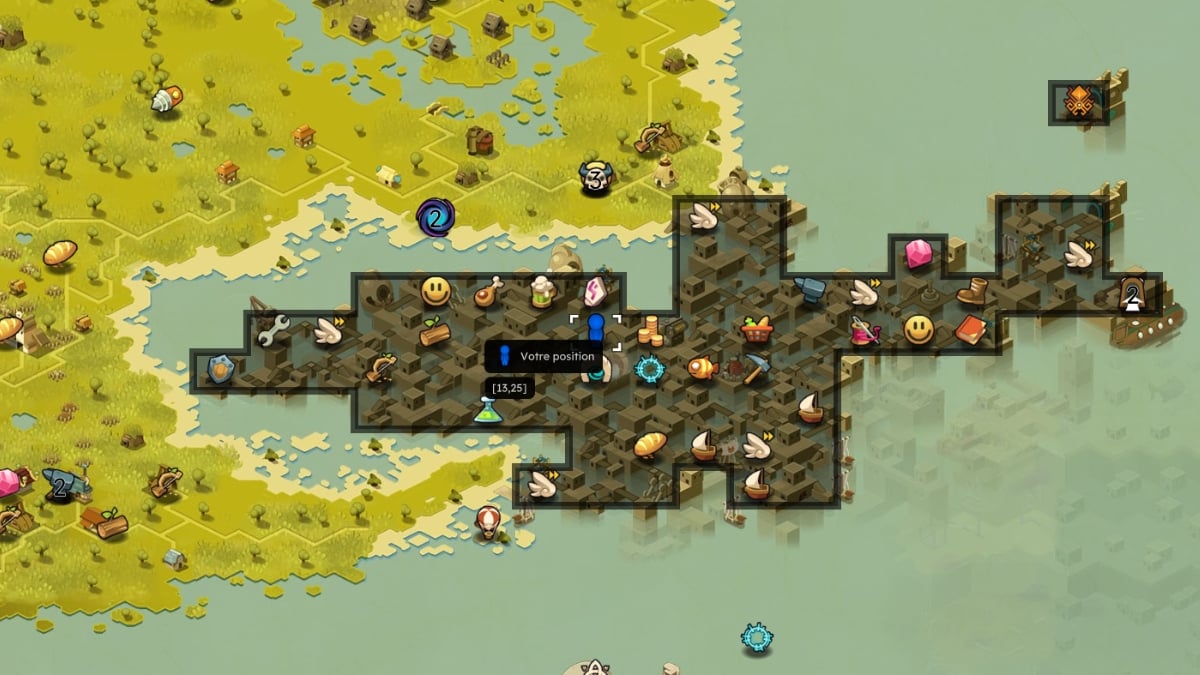1200x675 pixels.
Task: Select the drill marker on the grassland
Action: click(166, 99)
